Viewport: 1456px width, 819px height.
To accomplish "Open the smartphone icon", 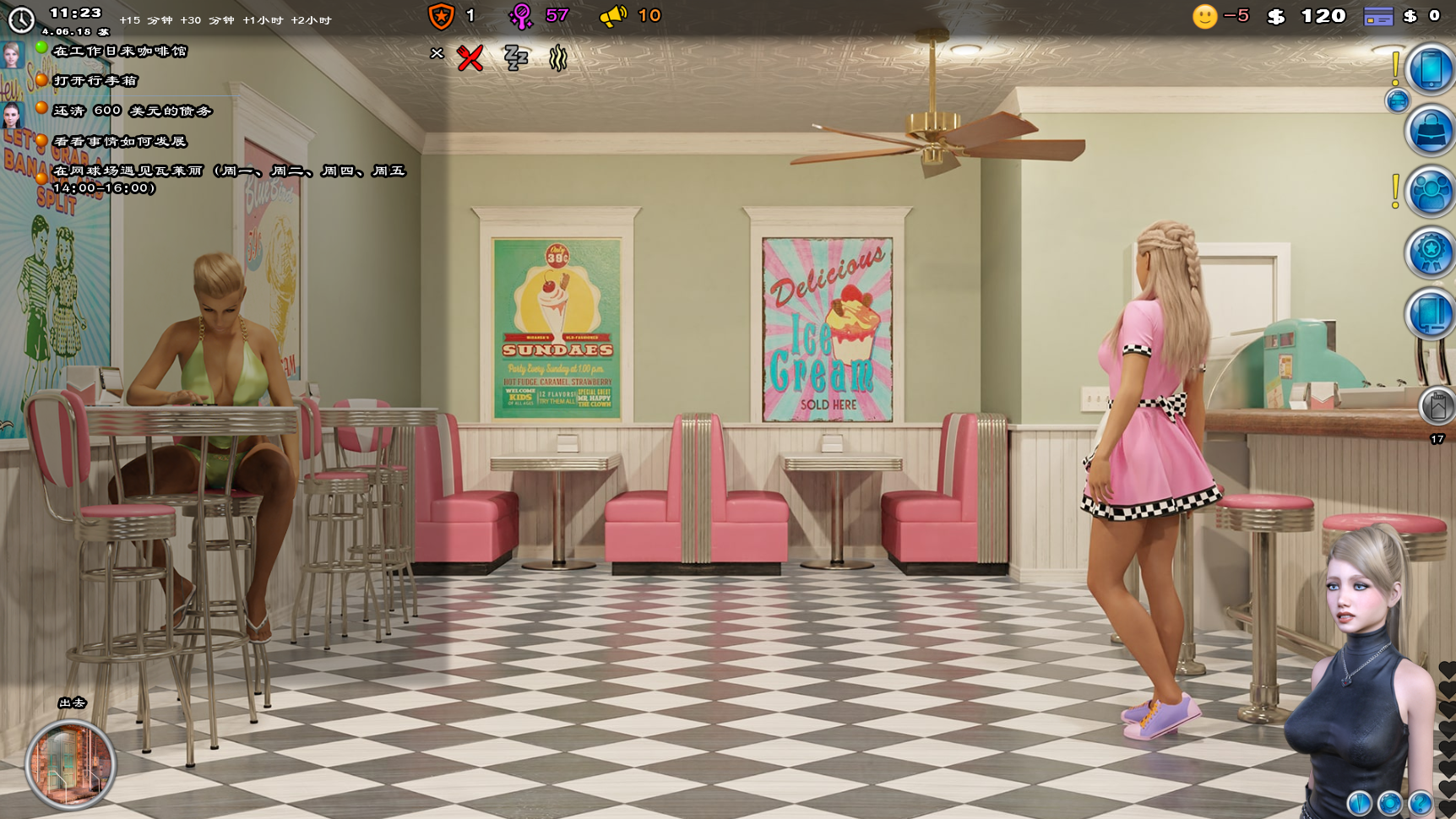I will [1430, 70].
